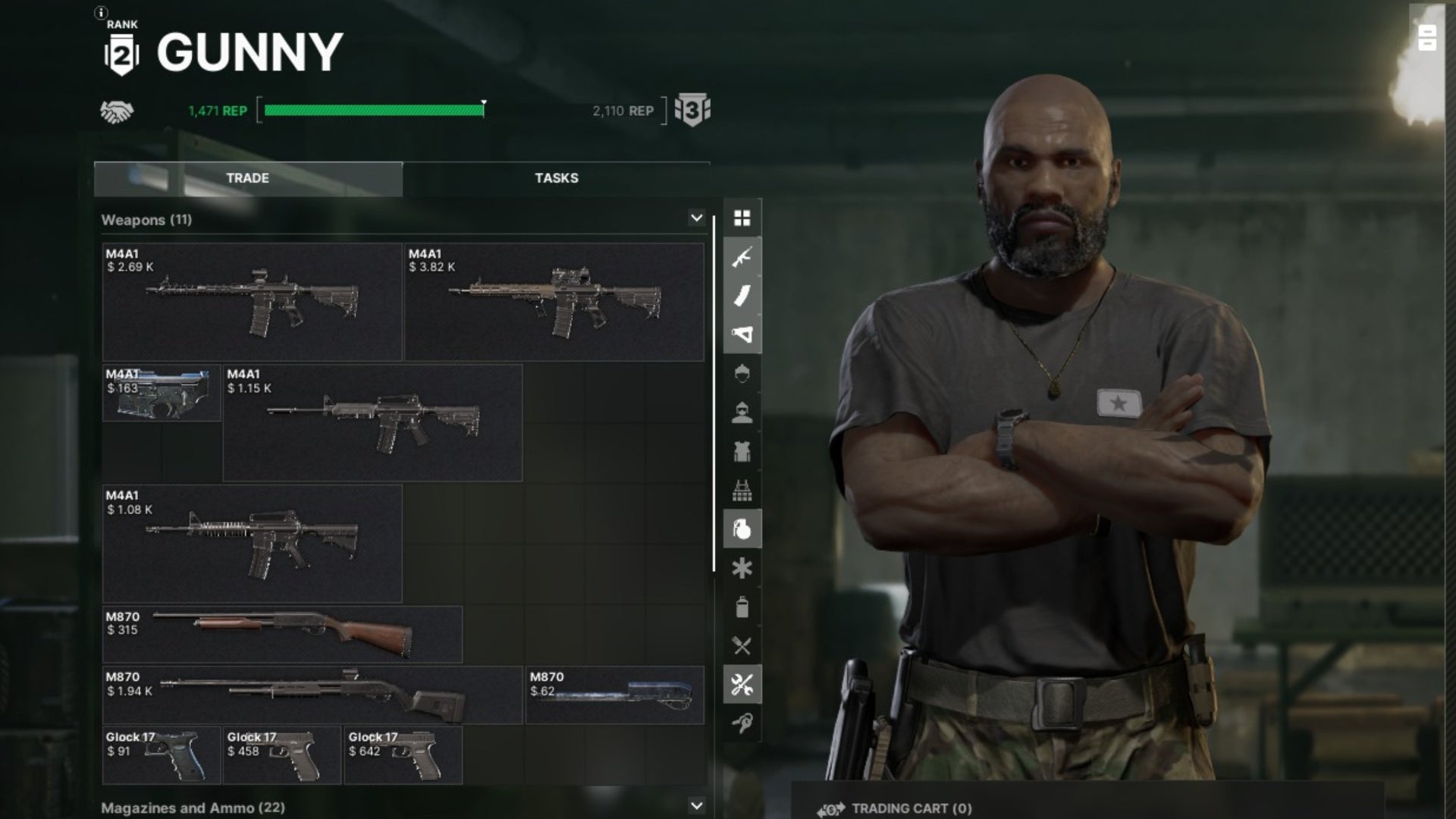Filter by the rifle weapons icon
Image resolution: width=1456 pixels, height=819 pixels.
pos(742,257)
